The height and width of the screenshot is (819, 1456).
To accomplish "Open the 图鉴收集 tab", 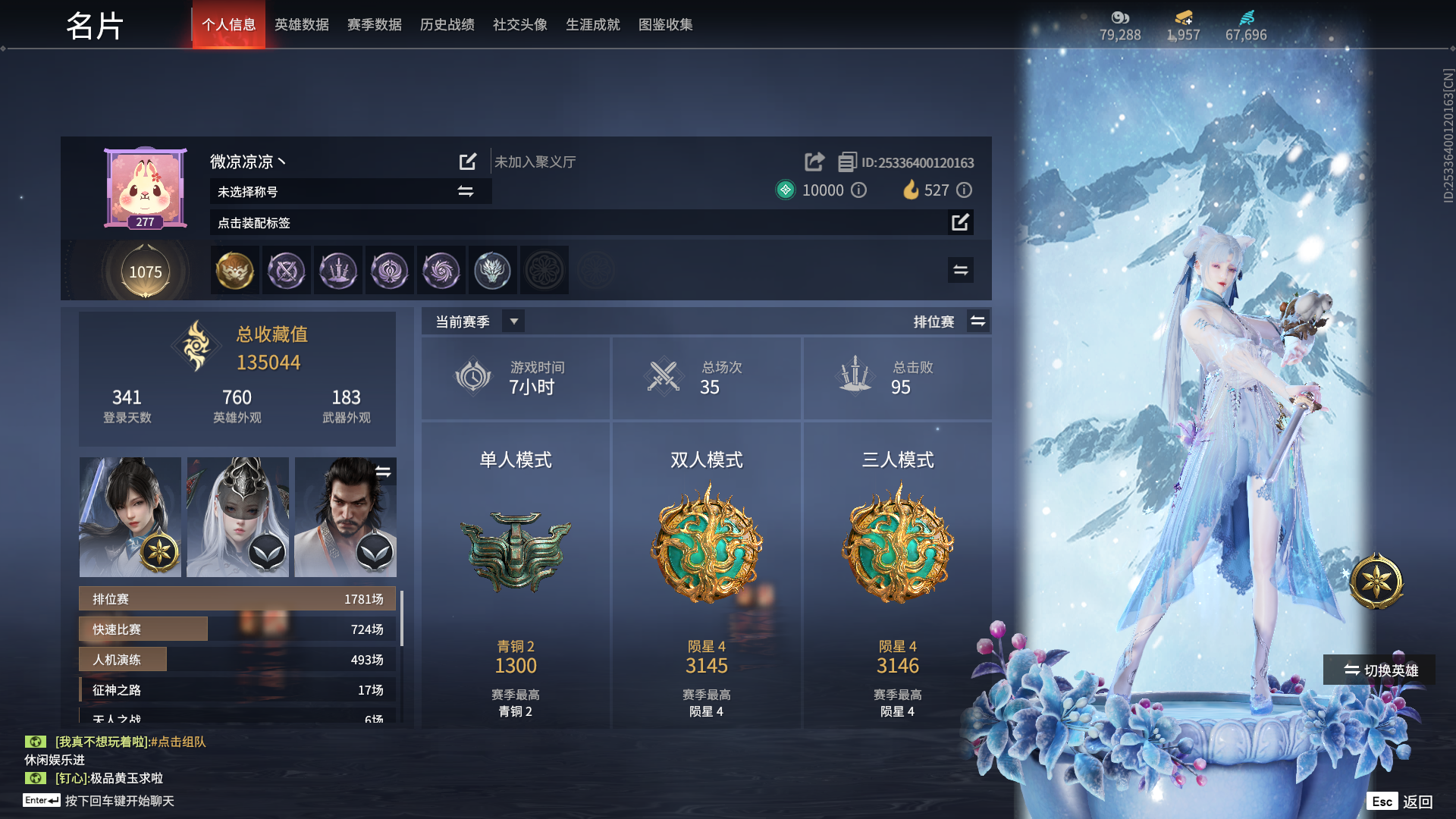I will [x=665, y=24].
